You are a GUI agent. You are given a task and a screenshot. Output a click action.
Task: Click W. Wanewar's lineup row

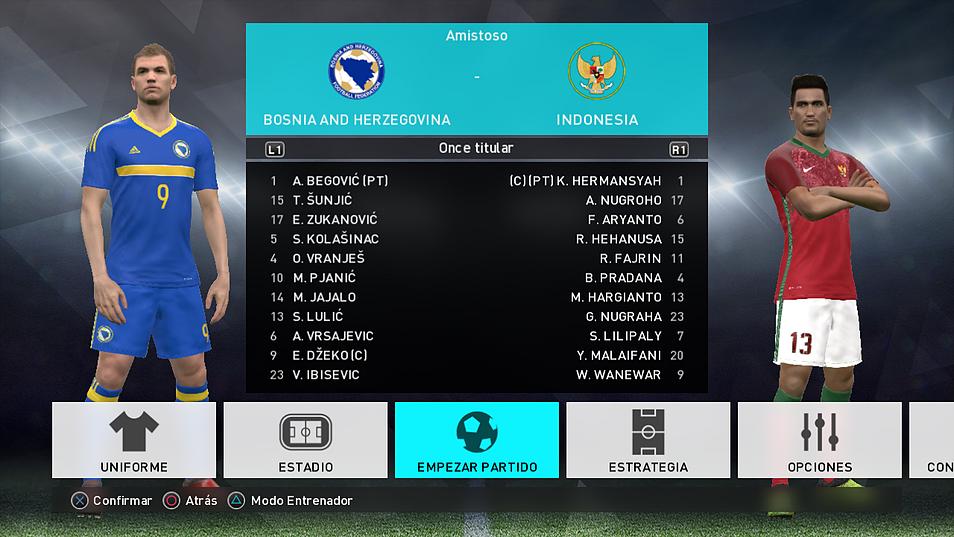(x=619, y=375)
